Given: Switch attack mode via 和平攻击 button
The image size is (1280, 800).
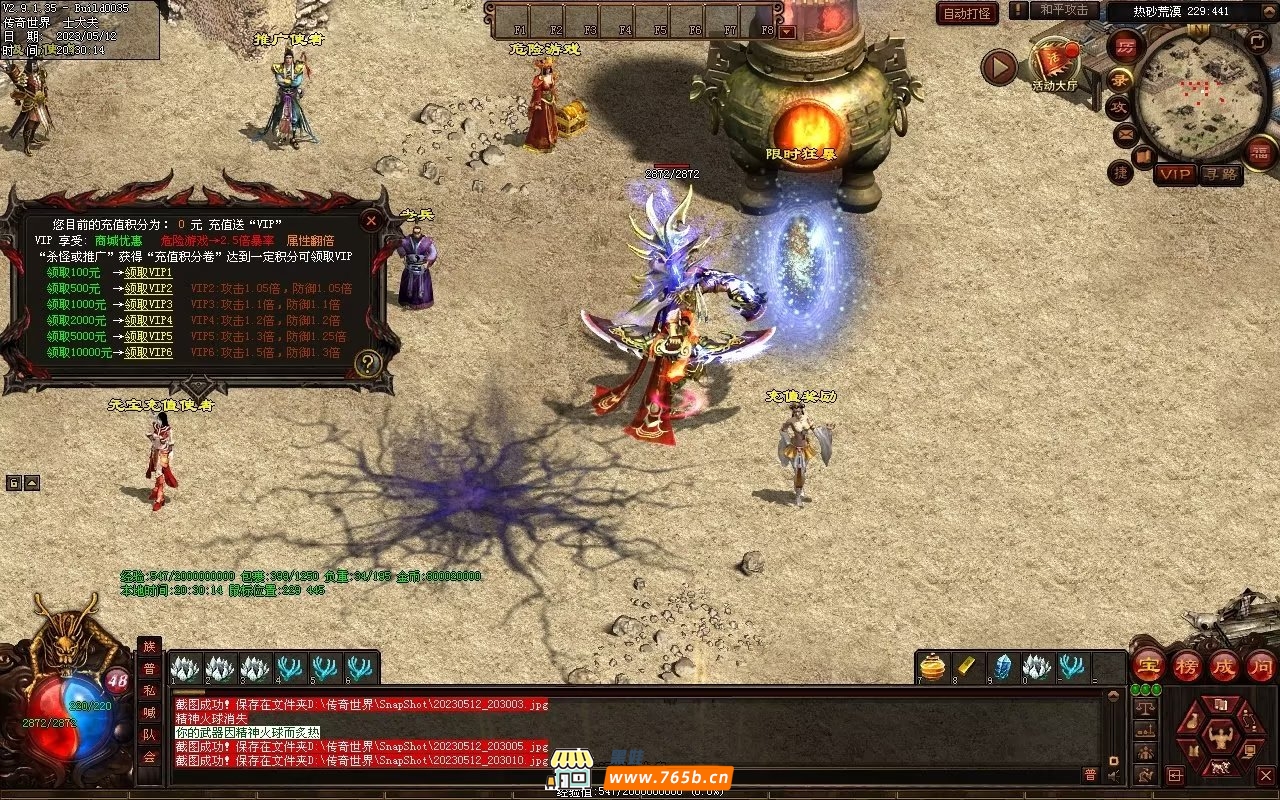Looking at the screenshot, I should point(1064,10).
